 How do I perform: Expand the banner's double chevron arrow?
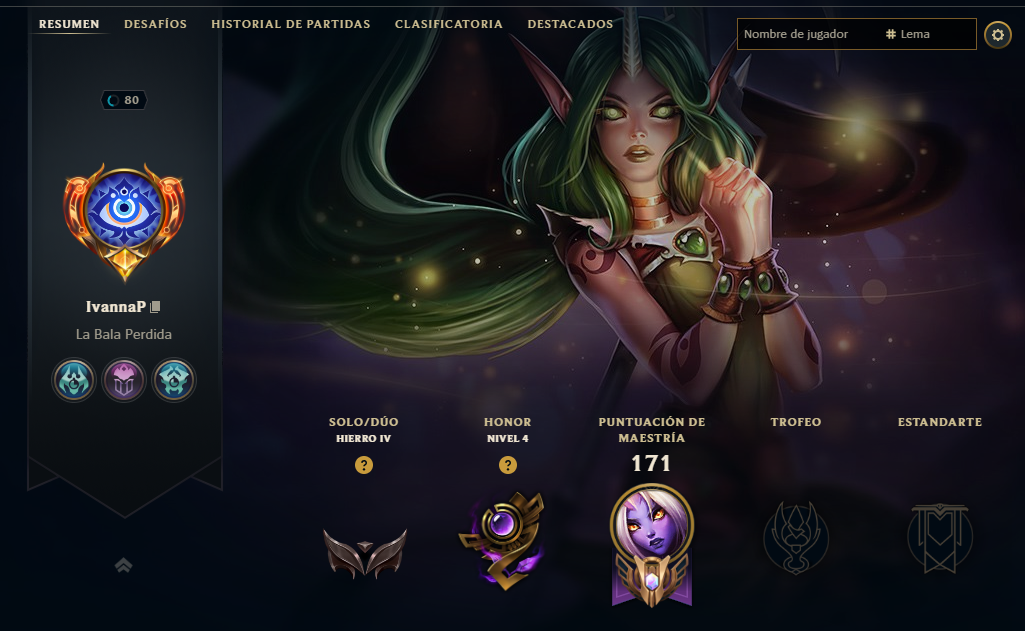pos(124,566)
